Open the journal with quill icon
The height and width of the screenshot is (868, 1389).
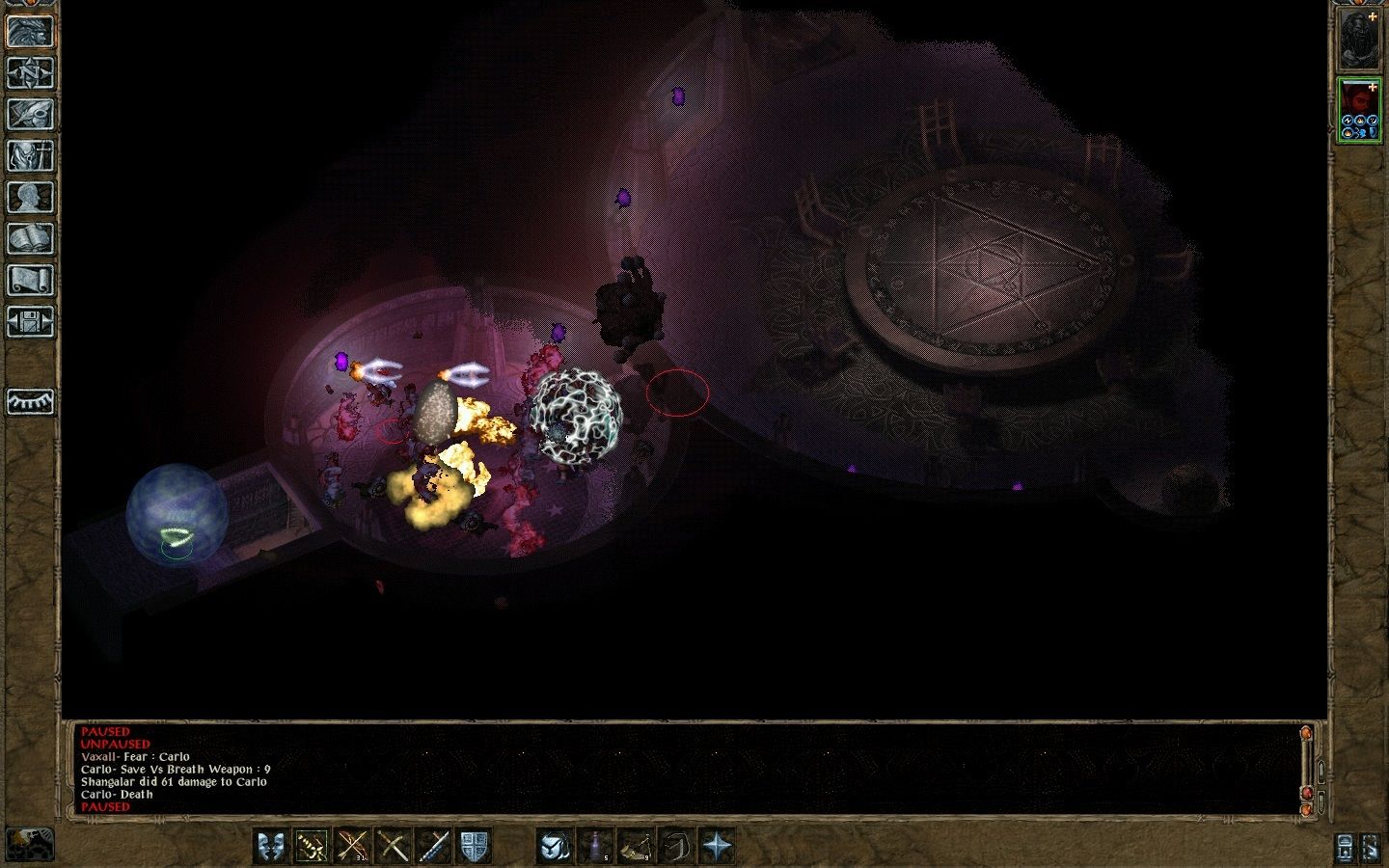coord(30,114)
